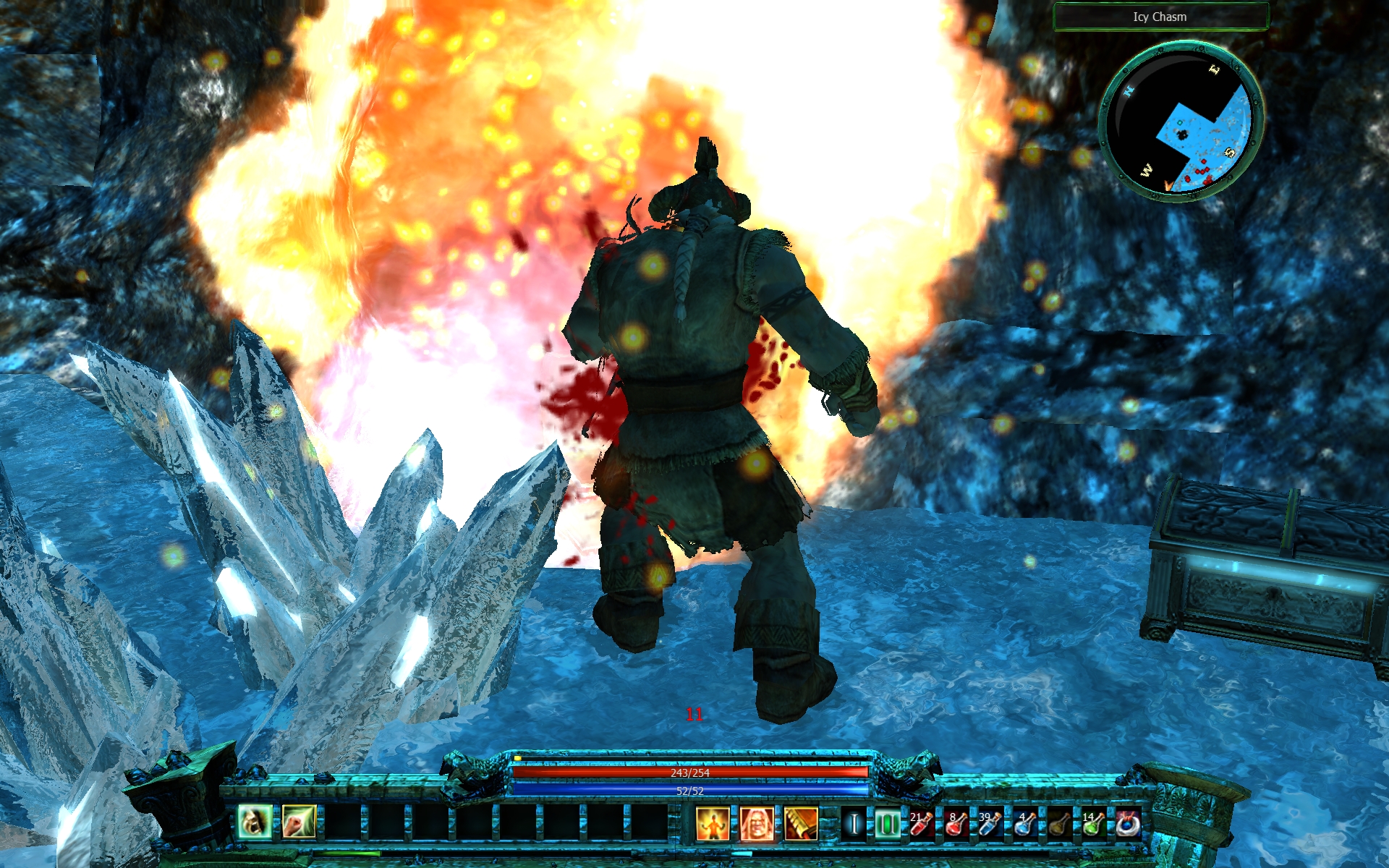The height and width of the screenshot is (868, 1389).
Task: Trigger the glowing orange body aura skill
Action: [713, 824]
